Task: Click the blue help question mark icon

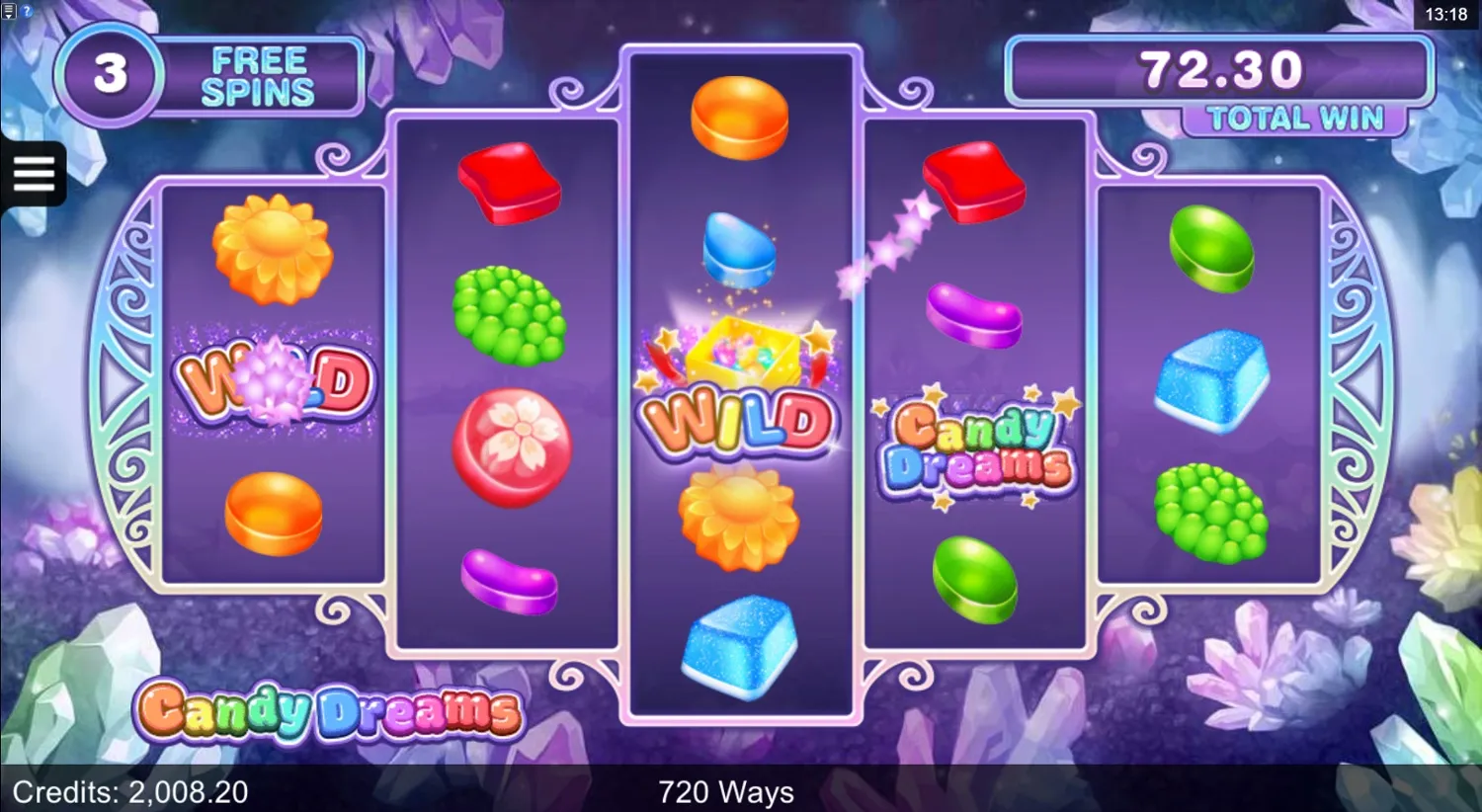Action: 26,11
